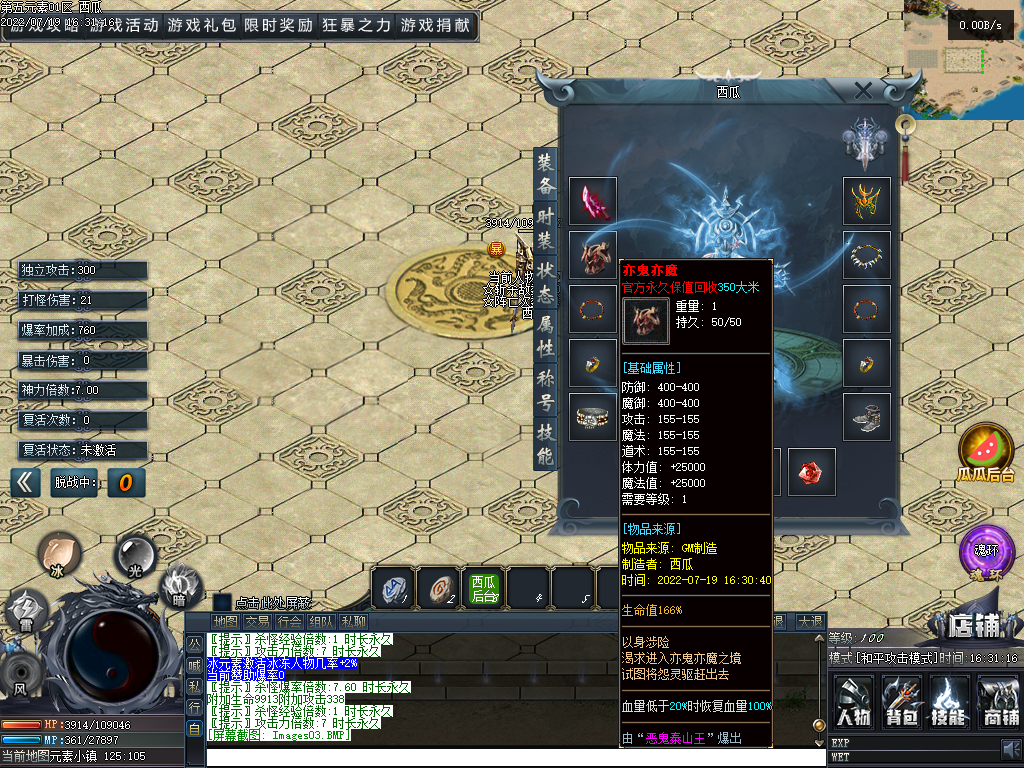Select the golden helmet equipment slot
This screenshot has width=1024, height=768.
tap(866, 201)
